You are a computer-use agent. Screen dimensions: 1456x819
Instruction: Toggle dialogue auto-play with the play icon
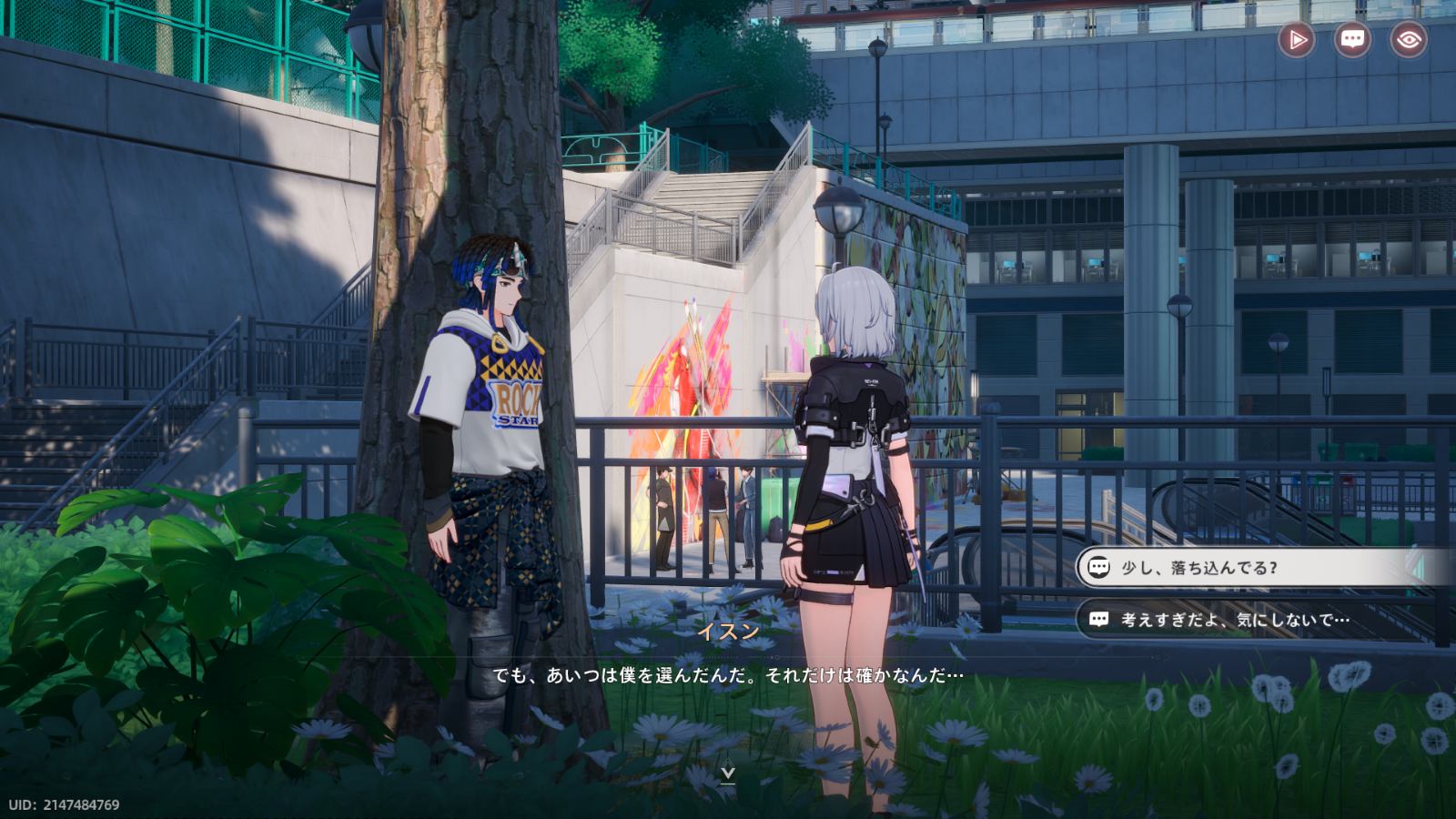(1297, 40)
